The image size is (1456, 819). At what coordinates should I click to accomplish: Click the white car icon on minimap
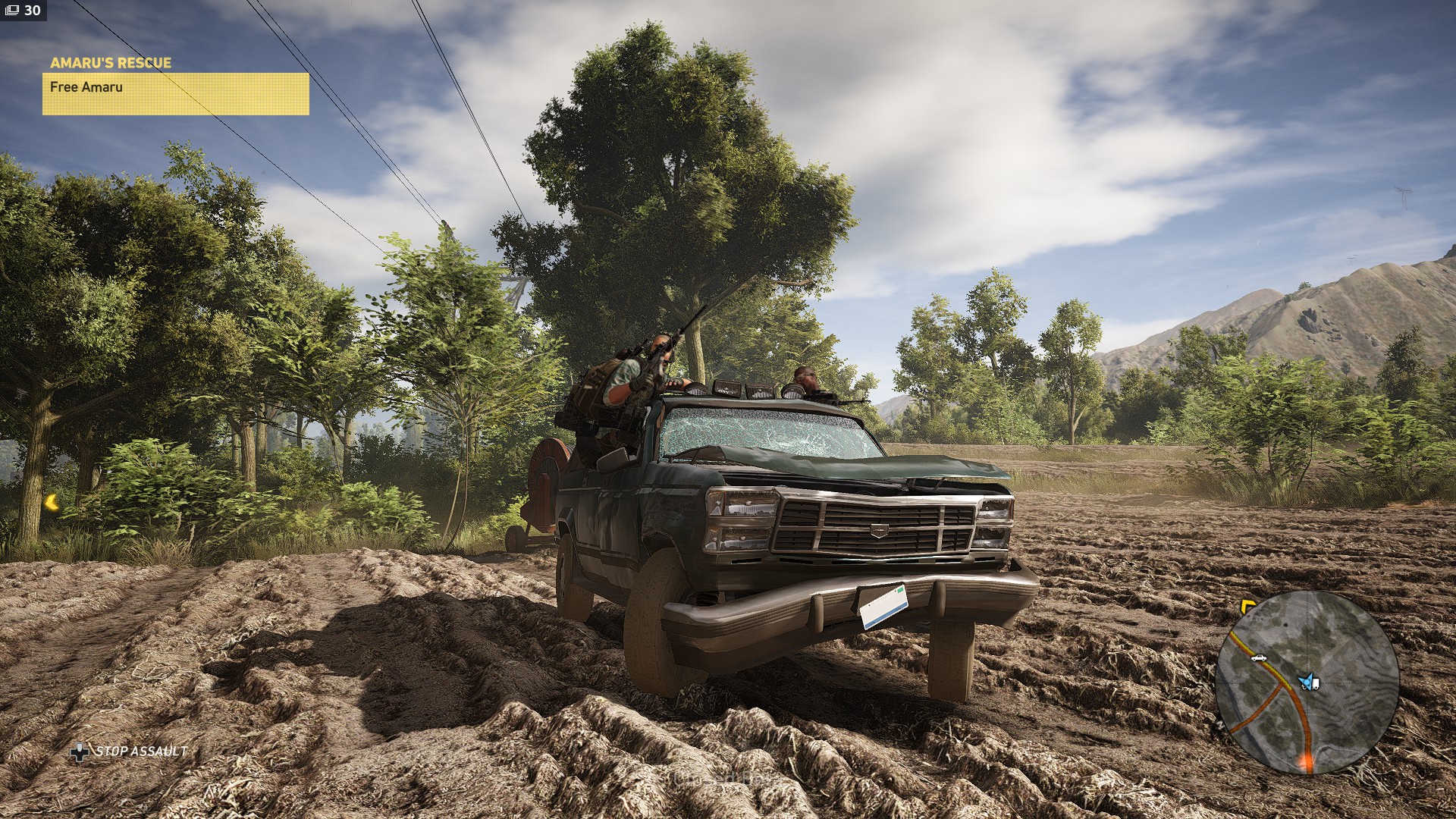1259,657
